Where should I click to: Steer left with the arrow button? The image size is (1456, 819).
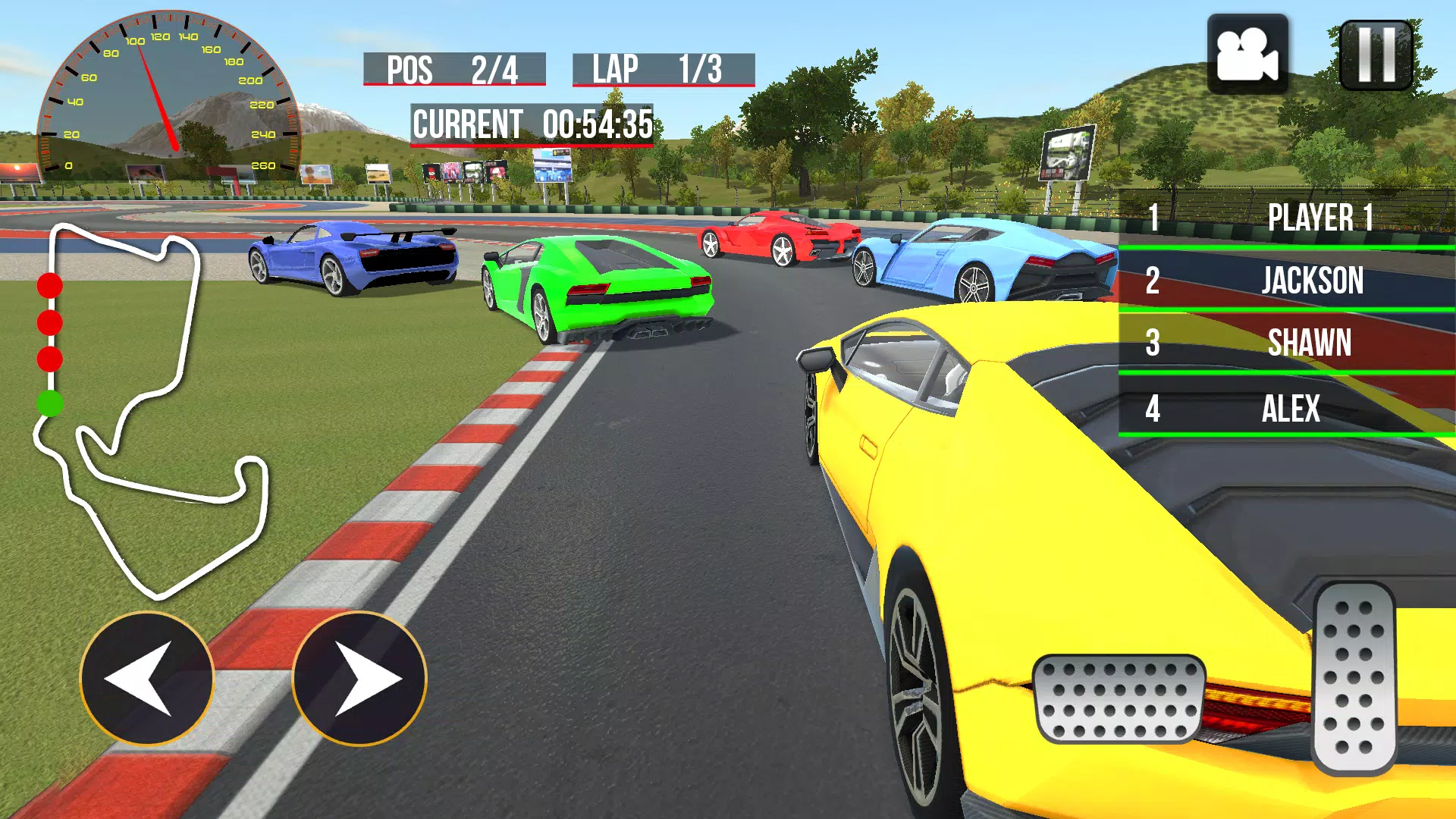(146, 679)
